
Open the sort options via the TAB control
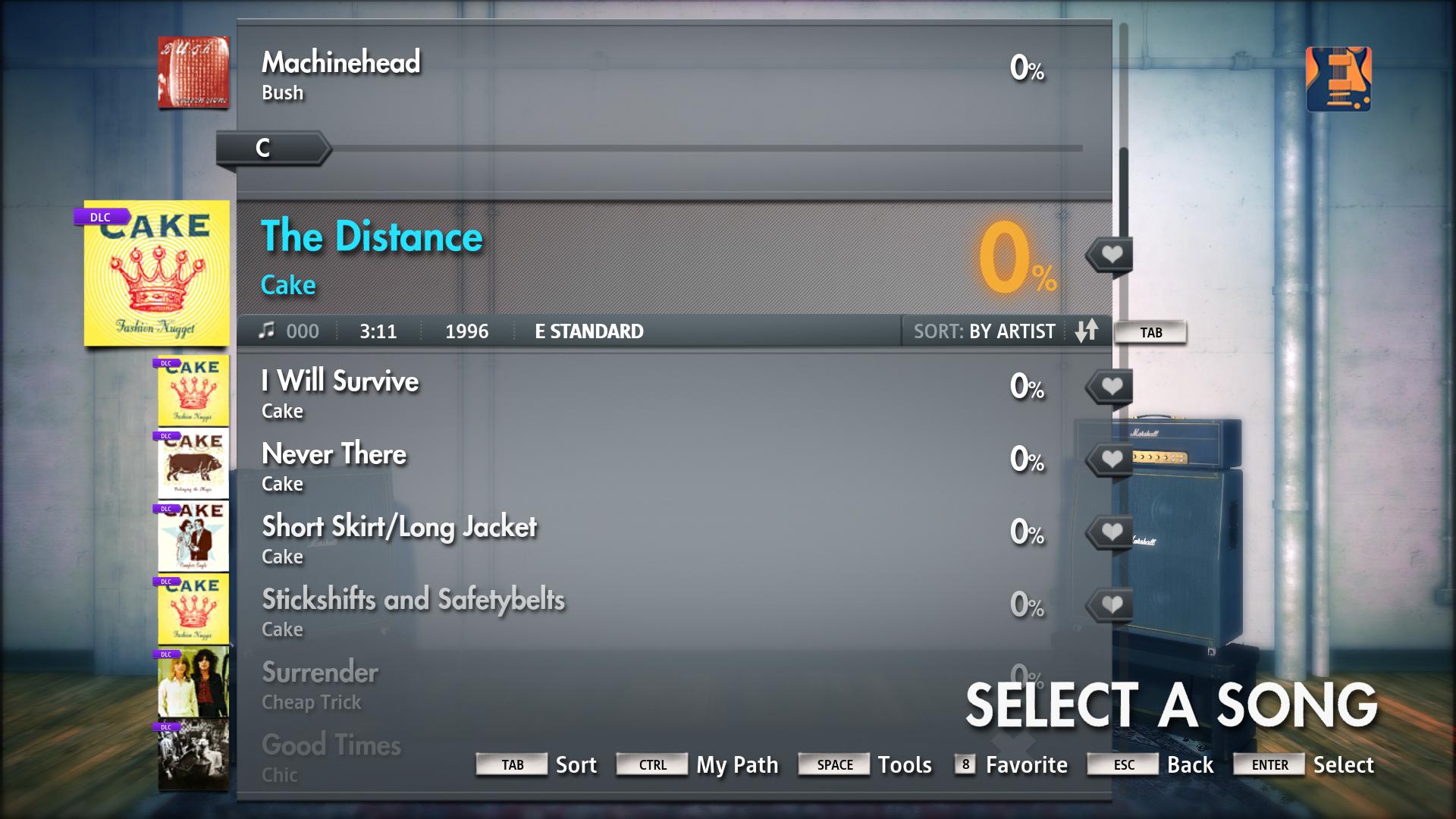coord(1150,331)
